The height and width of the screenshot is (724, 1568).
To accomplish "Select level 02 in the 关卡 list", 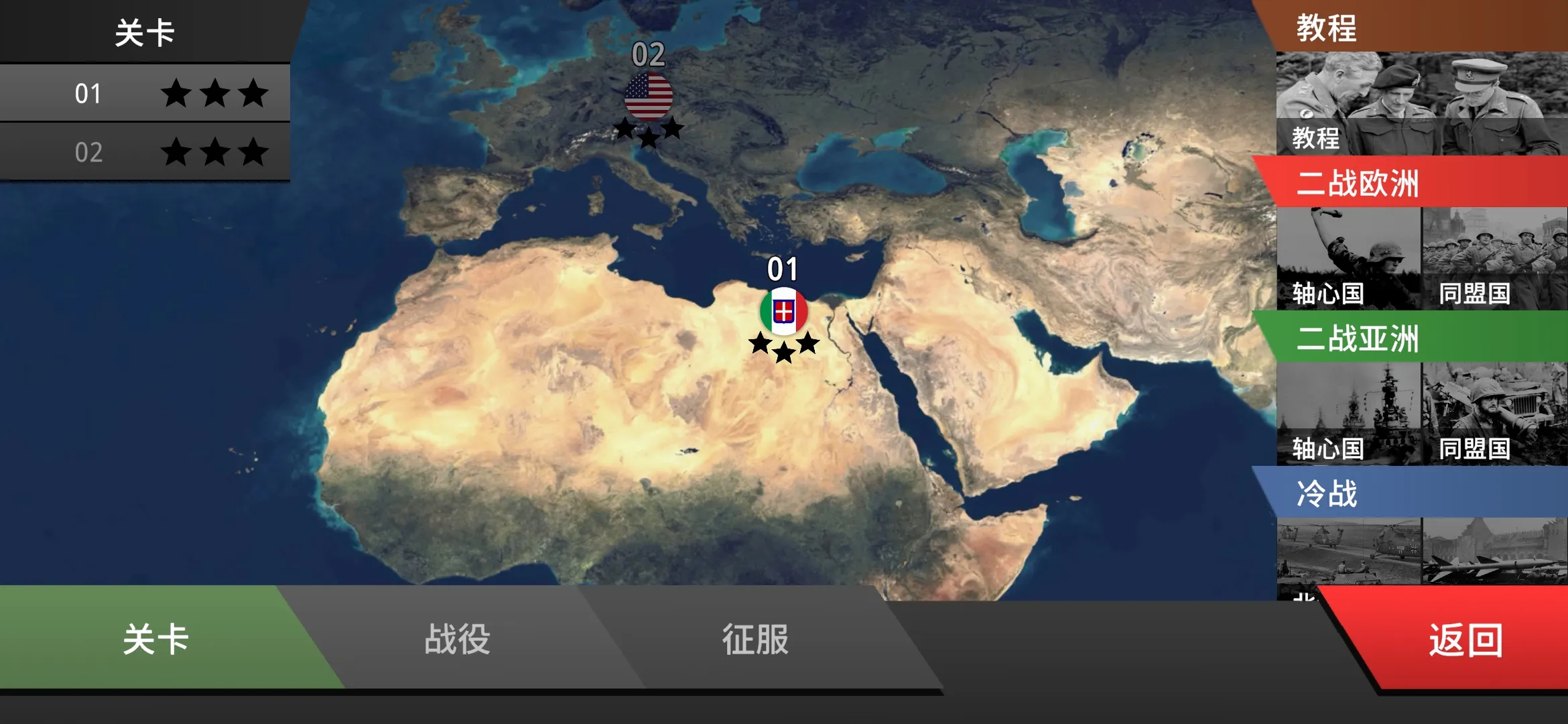I will 144,153.
